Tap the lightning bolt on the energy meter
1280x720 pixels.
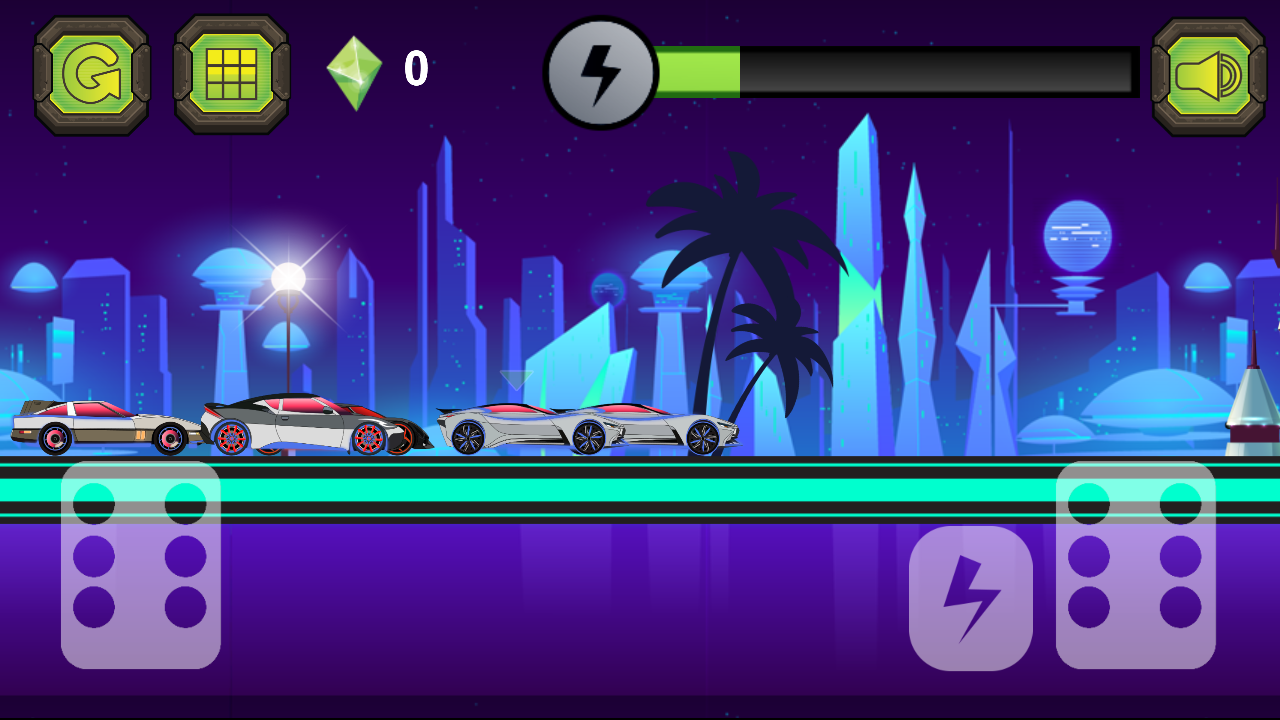point(598,71)
